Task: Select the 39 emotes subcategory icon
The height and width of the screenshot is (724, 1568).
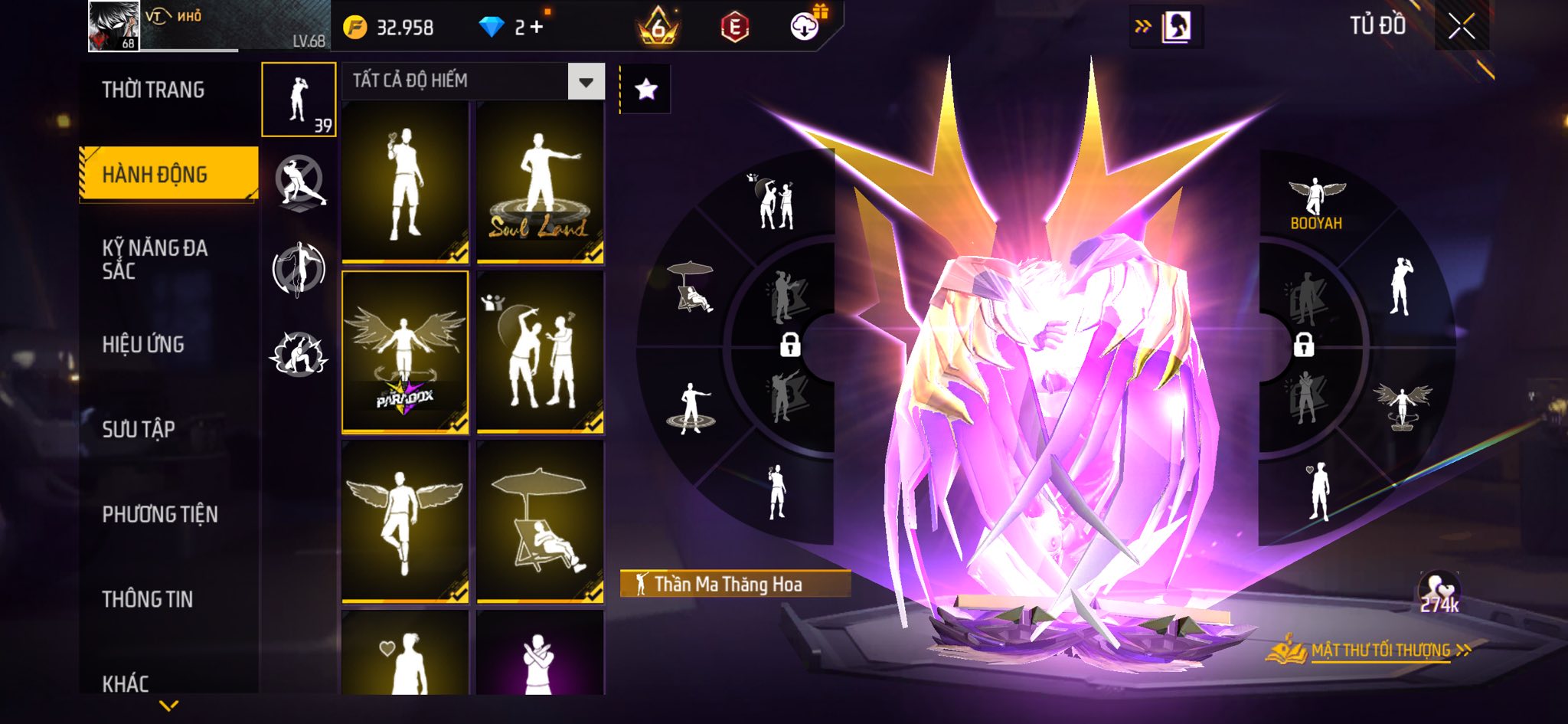Action: [299, 100]
